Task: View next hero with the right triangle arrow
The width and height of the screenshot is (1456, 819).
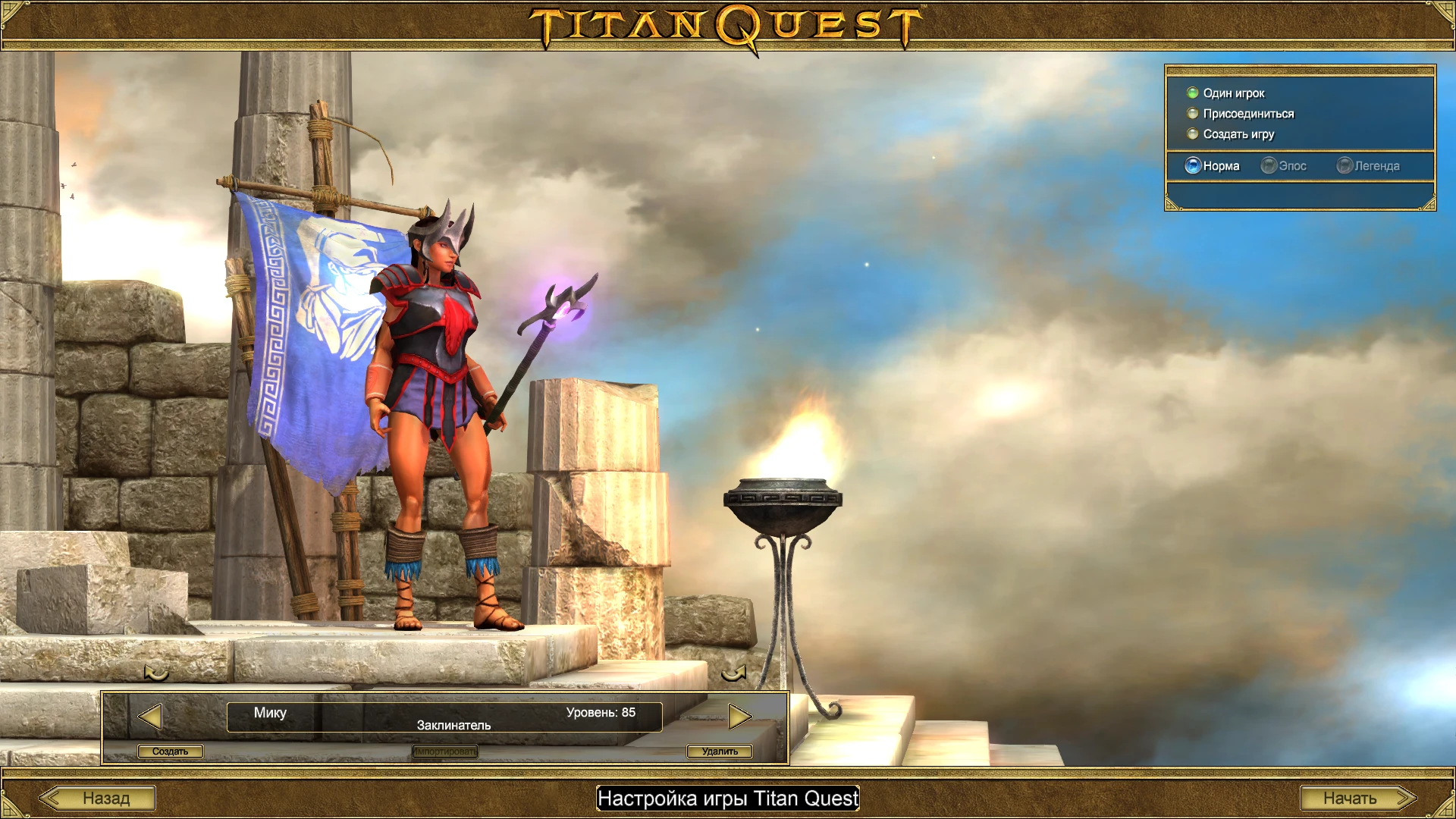Action: coord(741,715)
